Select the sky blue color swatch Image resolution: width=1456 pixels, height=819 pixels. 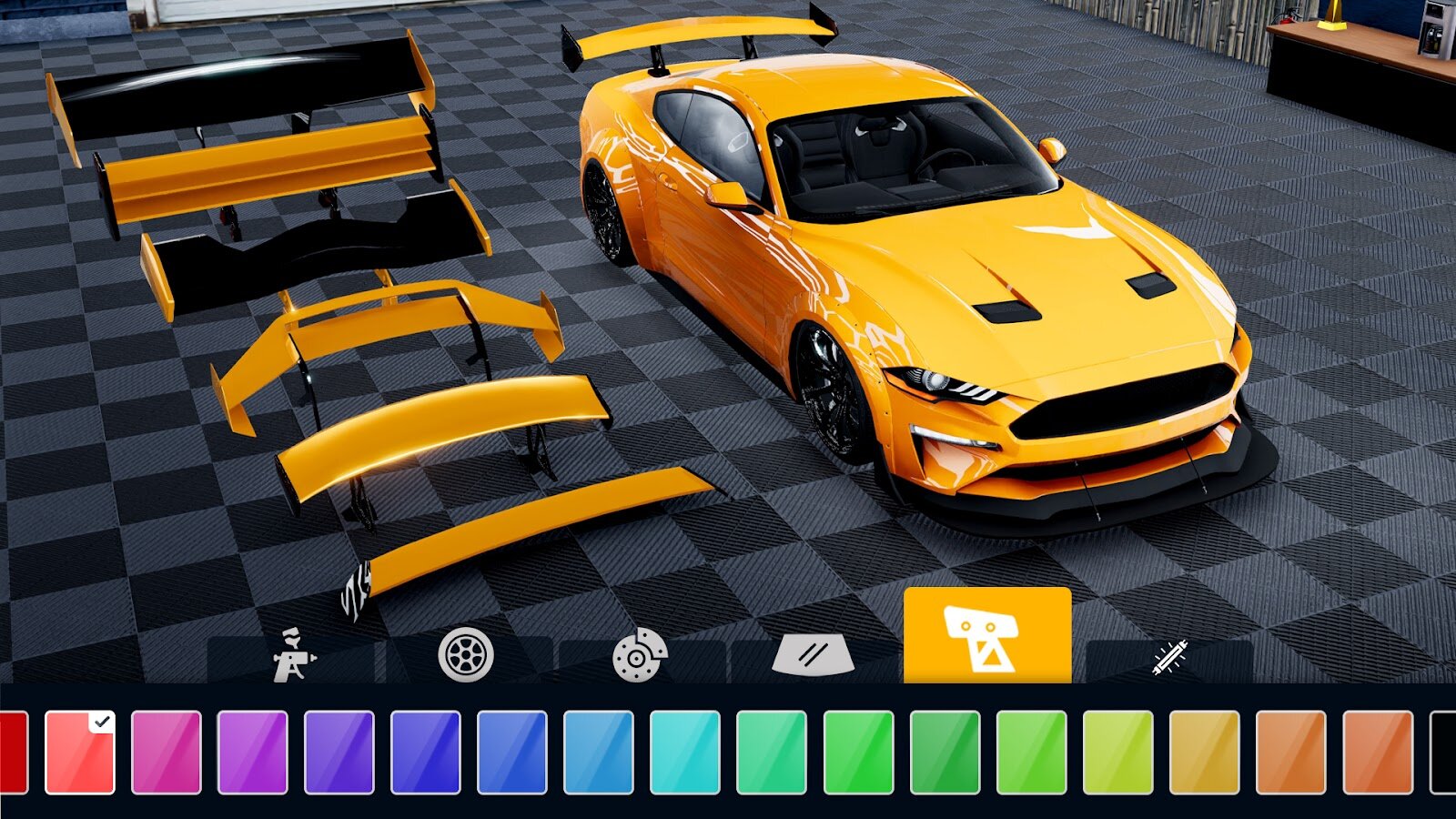599,753
